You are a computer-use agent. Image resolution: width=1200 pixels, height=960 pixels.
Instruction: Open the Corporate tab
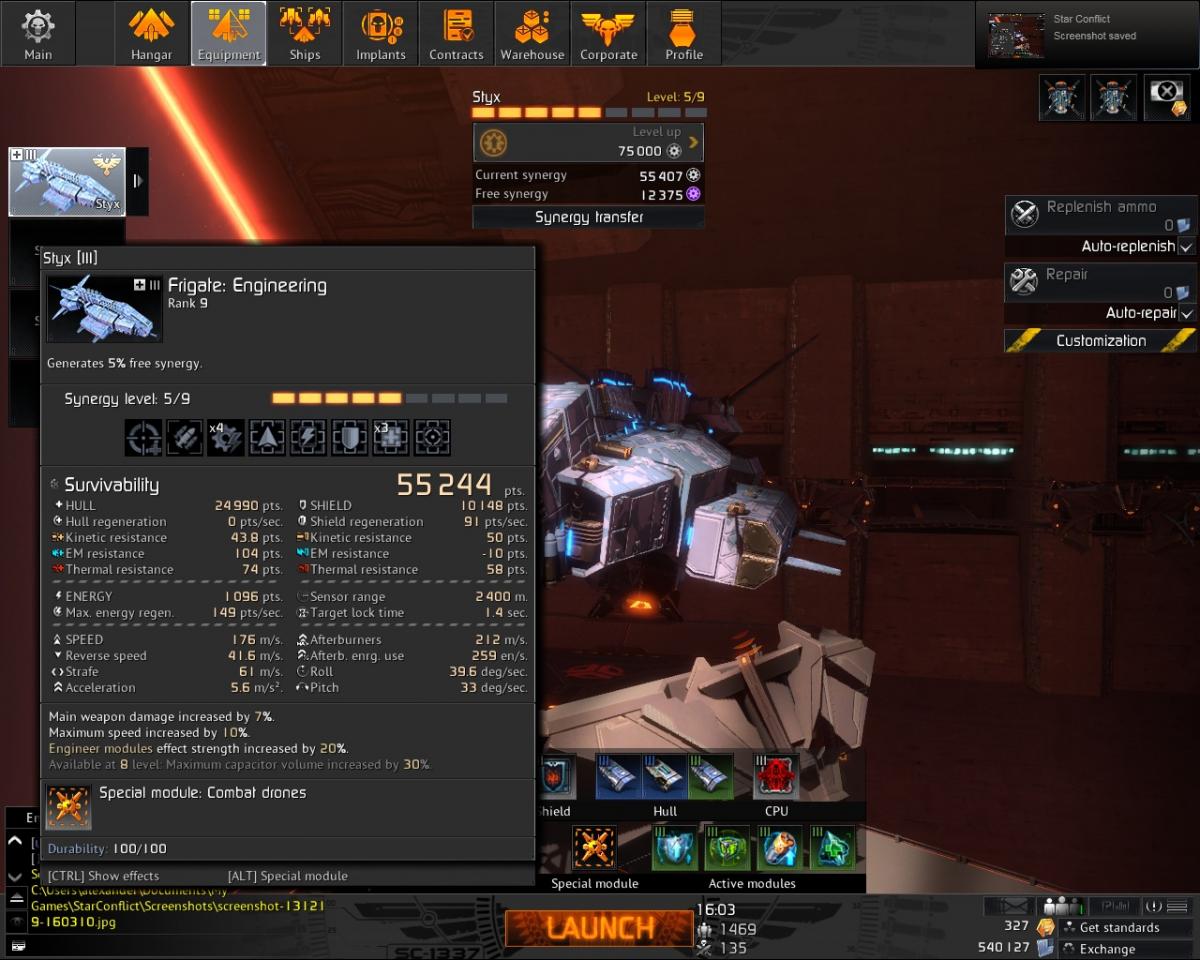[608, 33]
